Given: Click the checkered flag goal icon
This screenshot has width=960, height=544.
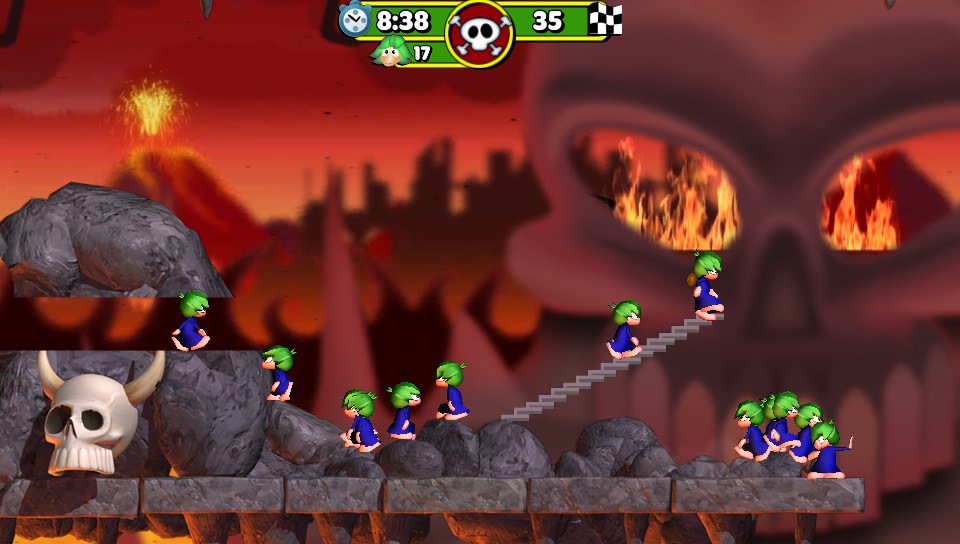Looking at the screenshot, I should [605, 19].
